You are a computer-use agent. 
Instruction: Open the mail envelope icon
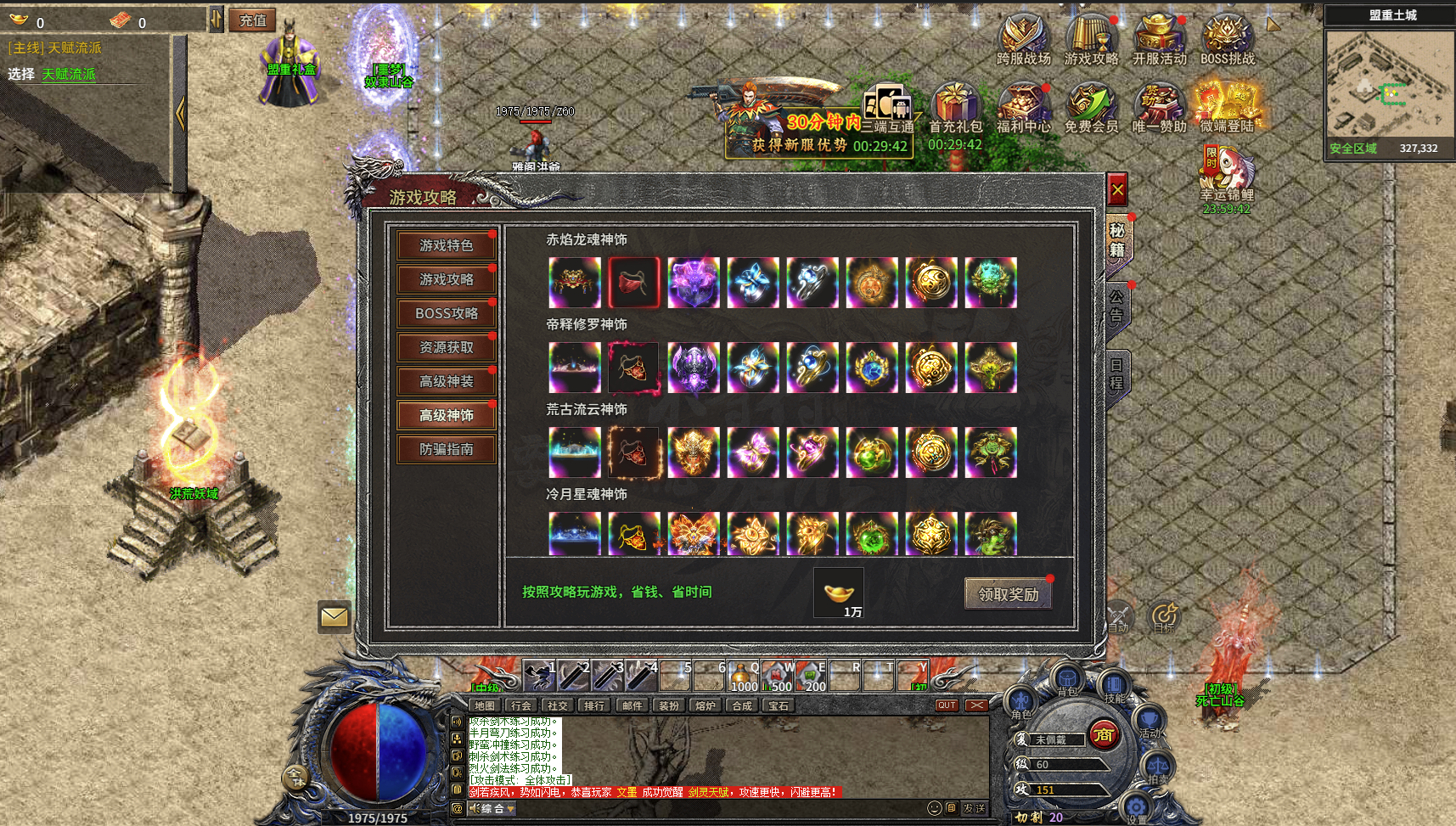[x=334, y=616]
